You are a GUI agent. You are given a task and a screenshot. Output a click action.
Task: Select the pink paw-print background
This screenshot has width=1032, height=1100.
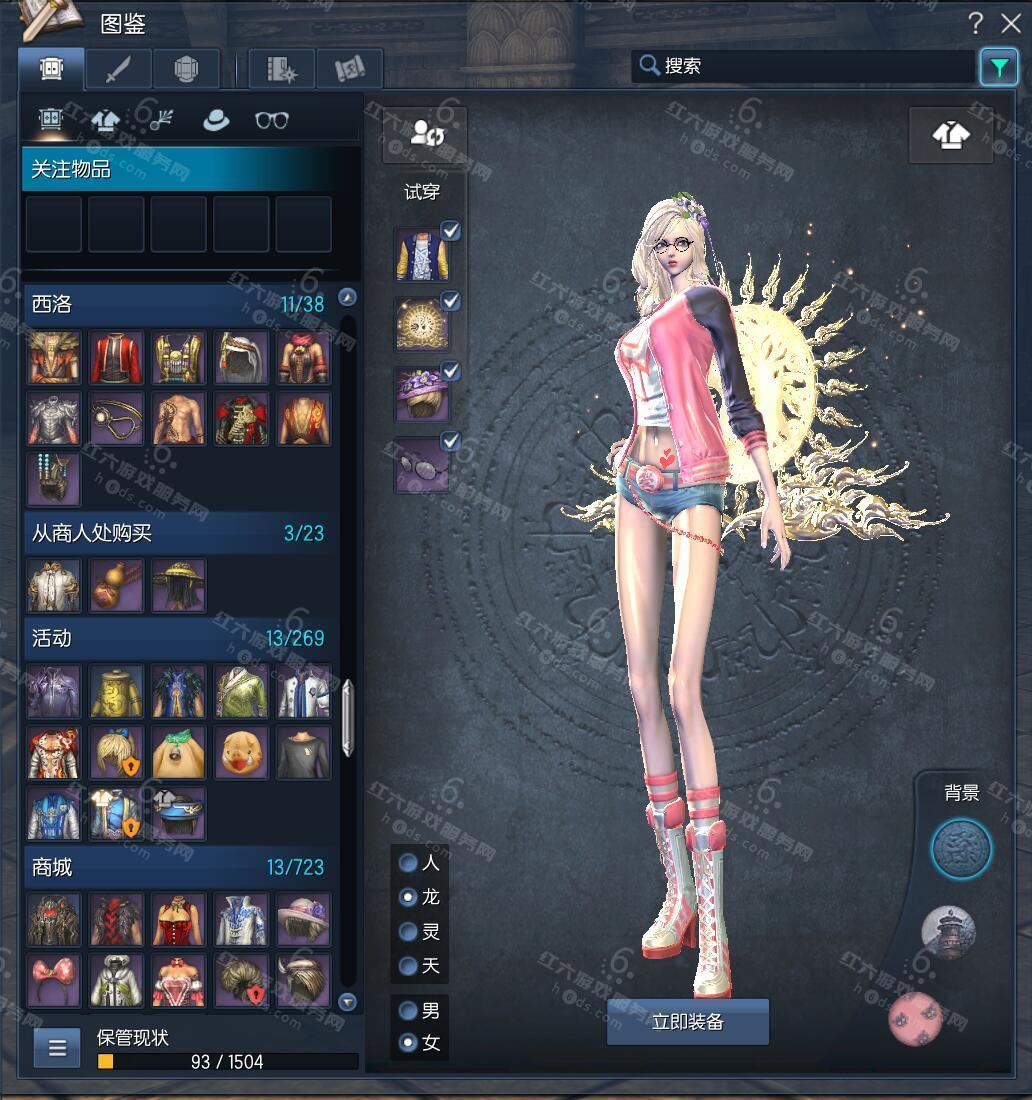coord(917,1016)
